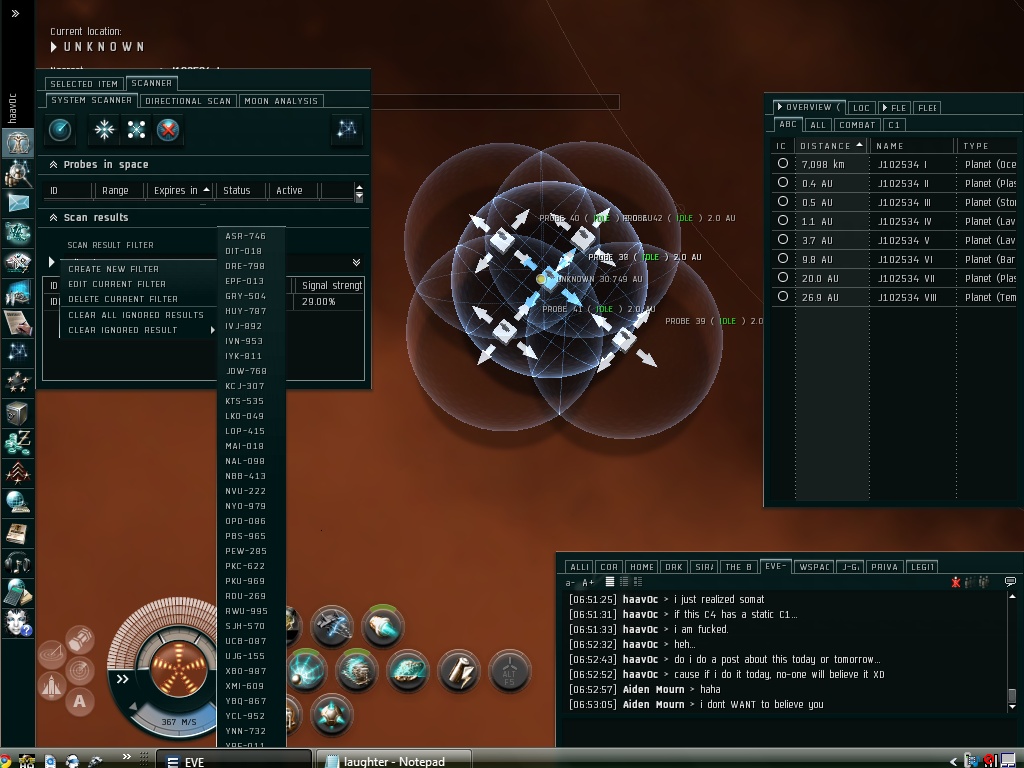Screen dimensions: 1024x768
Task: Choose Create New Filter option
Action: pos(113,269)
